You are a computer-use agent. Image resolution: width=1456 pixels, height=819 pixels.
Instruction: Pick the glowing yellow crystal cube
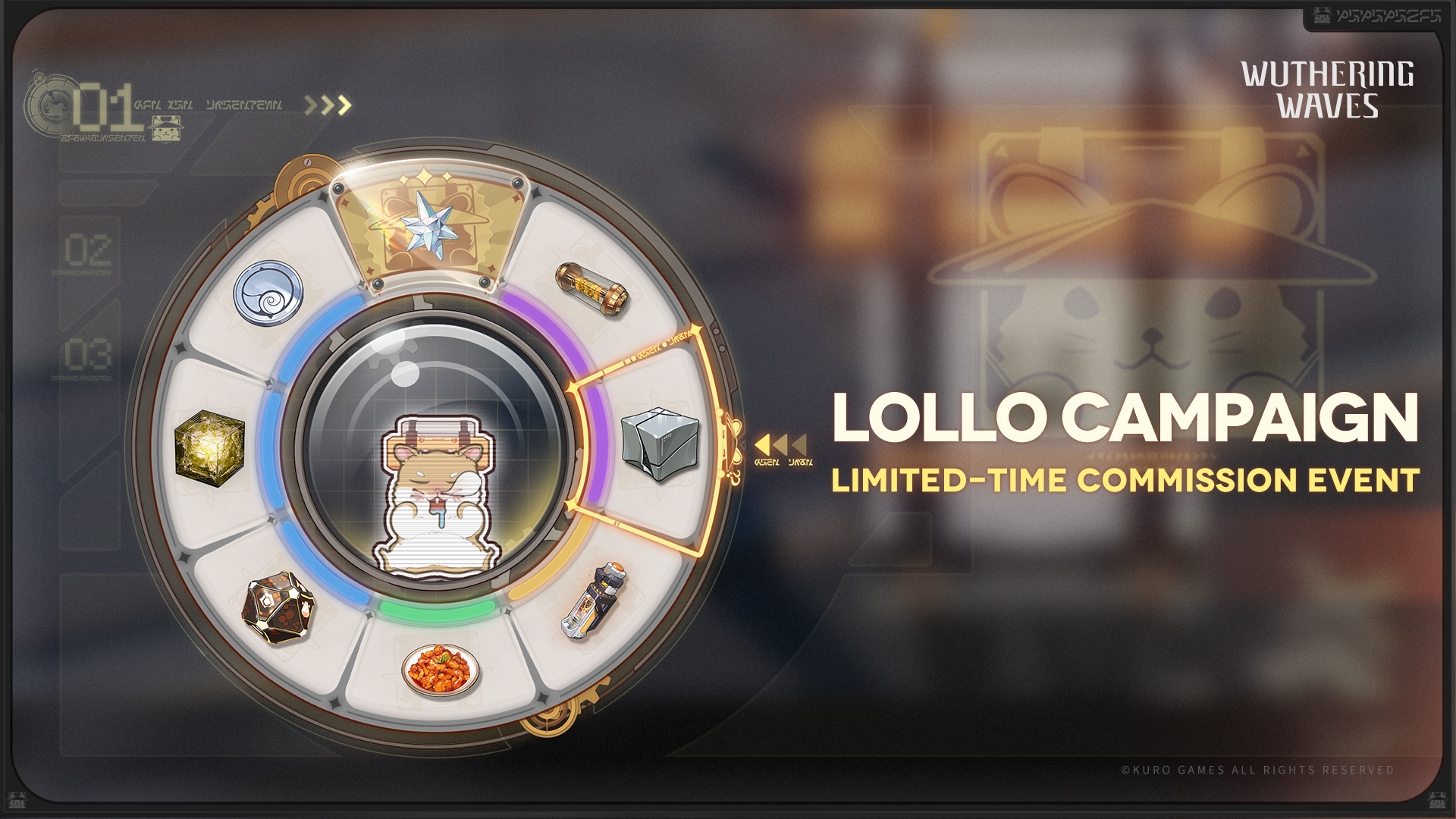pos(209,447)
